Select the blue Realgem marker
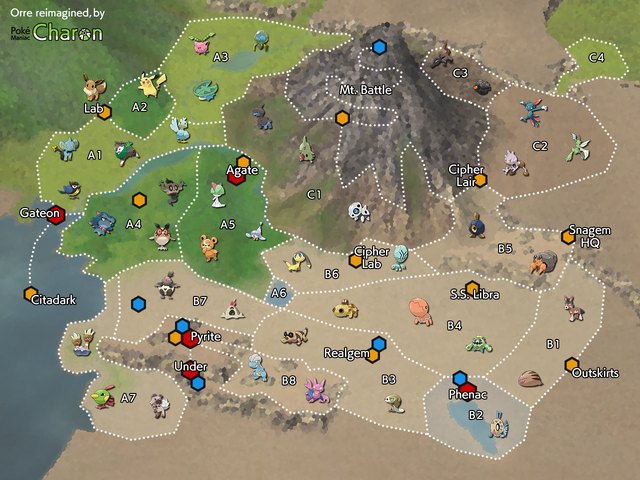This screenshot has height=480, width=640. click(x=379, y=344)
